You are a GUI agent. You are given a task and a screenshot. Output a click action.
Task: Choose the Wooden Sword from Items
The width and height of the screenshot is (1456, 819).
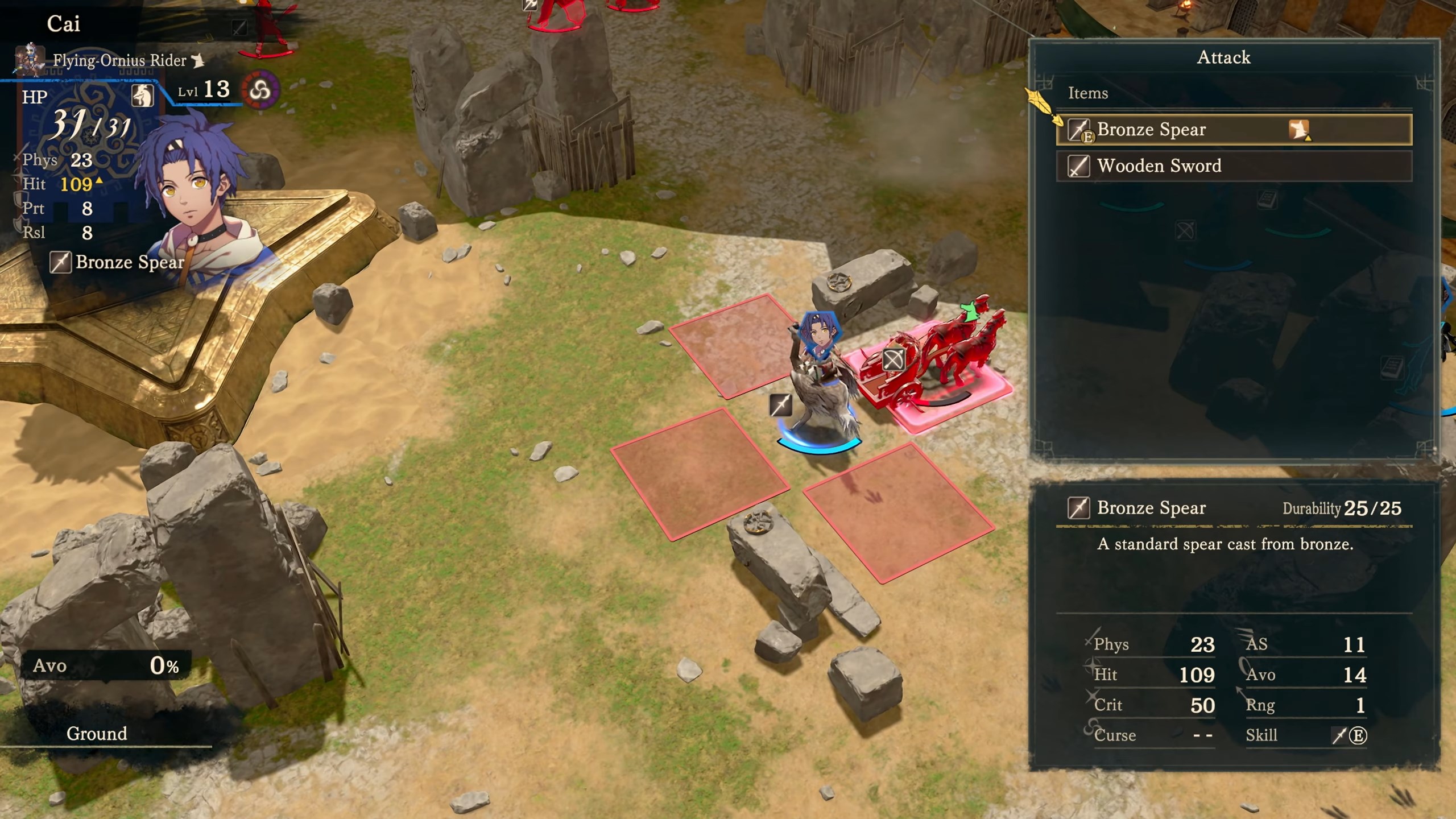[x=1233, y=166]
